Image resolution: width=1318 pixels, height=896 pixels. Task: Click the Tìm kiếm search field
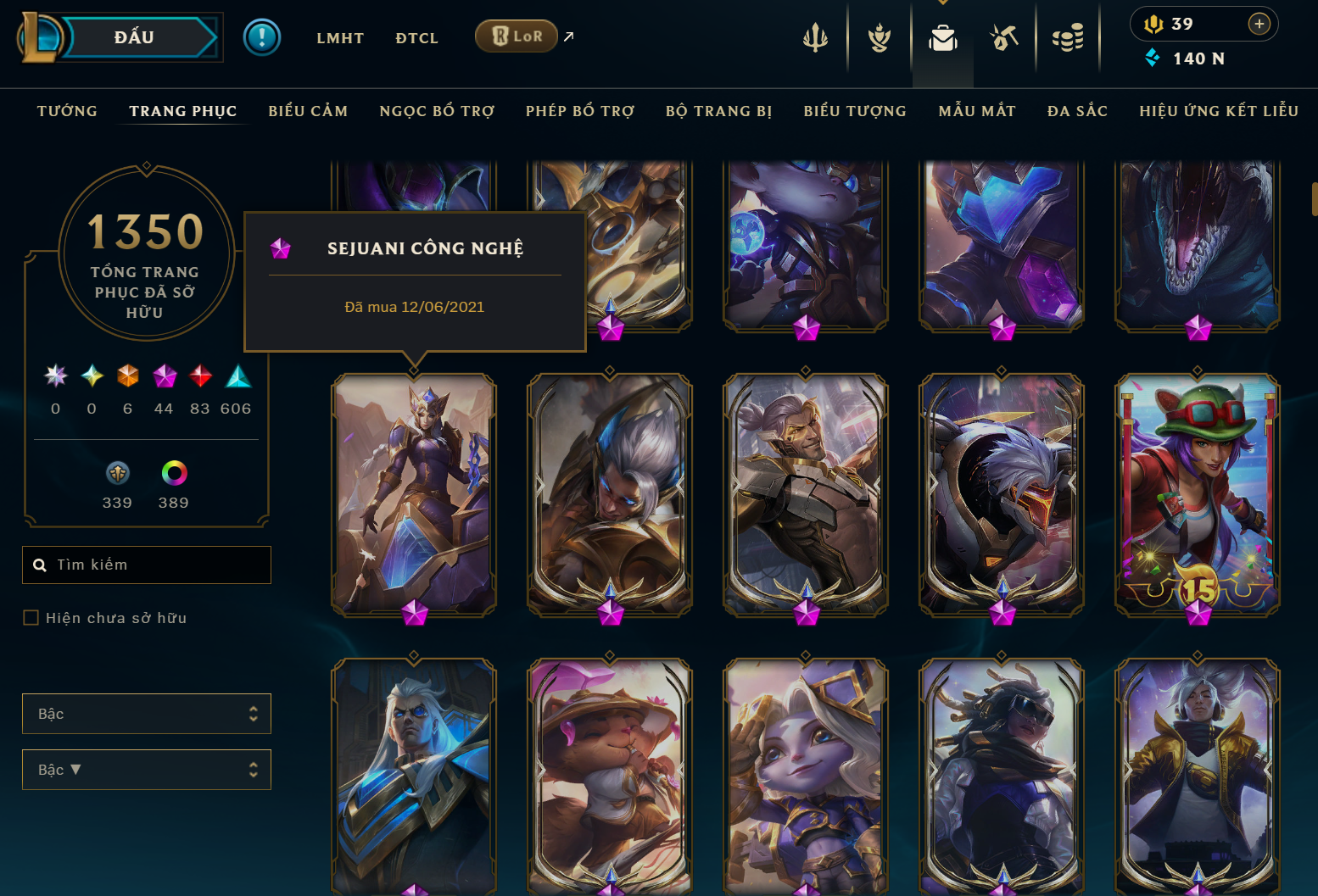tap(146, 565)
